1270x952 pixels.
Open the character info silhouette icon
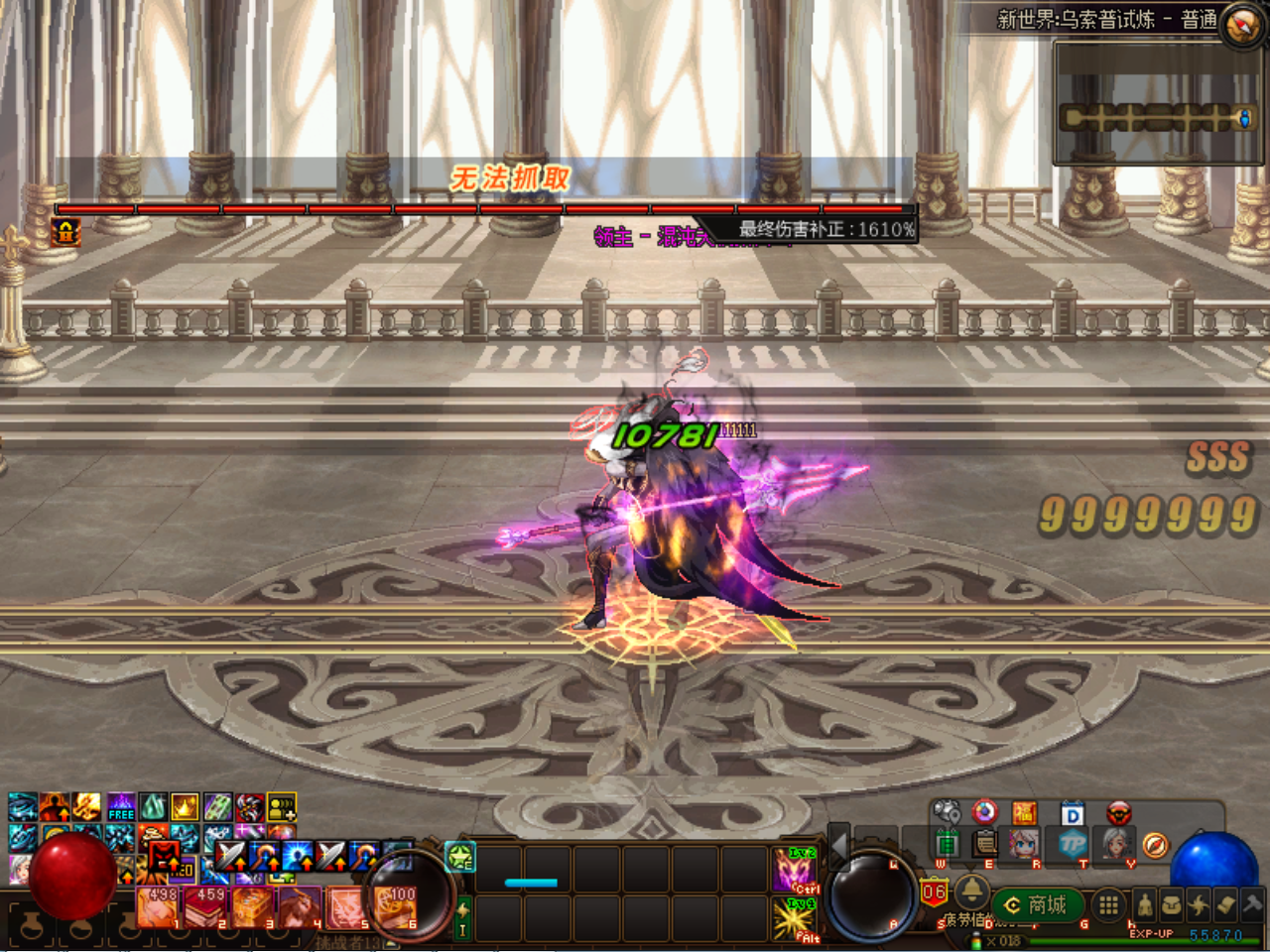pos(1144,904)
